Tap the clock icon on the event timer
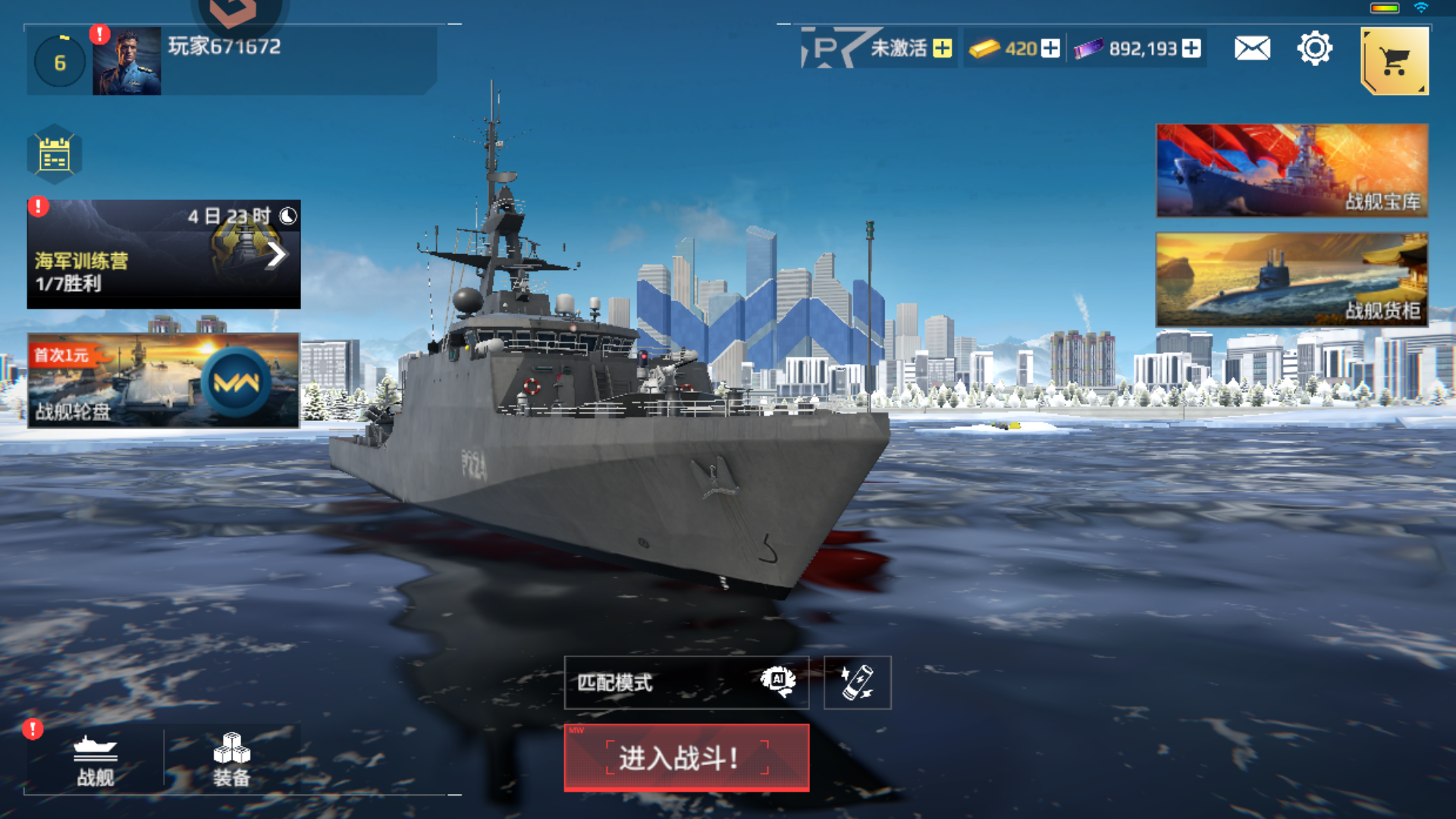 click(288, 215)
